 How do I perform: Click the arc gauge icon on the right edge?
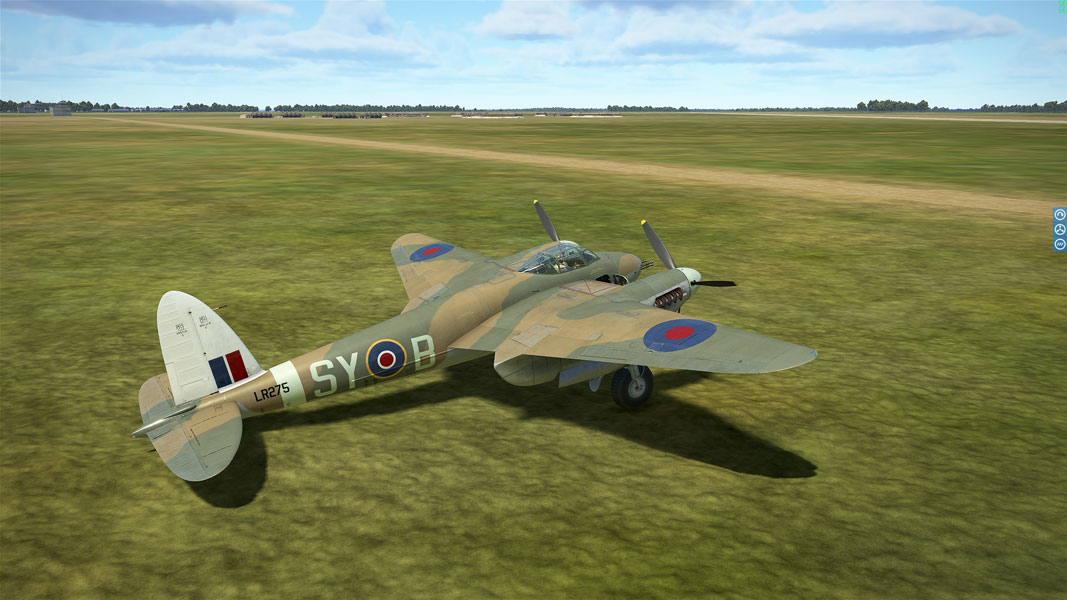click(x=1060, y=215)
